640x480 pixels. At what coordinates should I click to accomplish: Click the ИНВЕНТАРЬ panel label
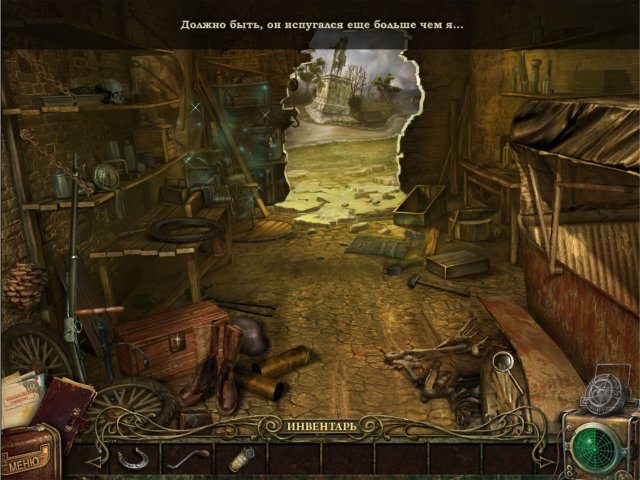(318, 427)
